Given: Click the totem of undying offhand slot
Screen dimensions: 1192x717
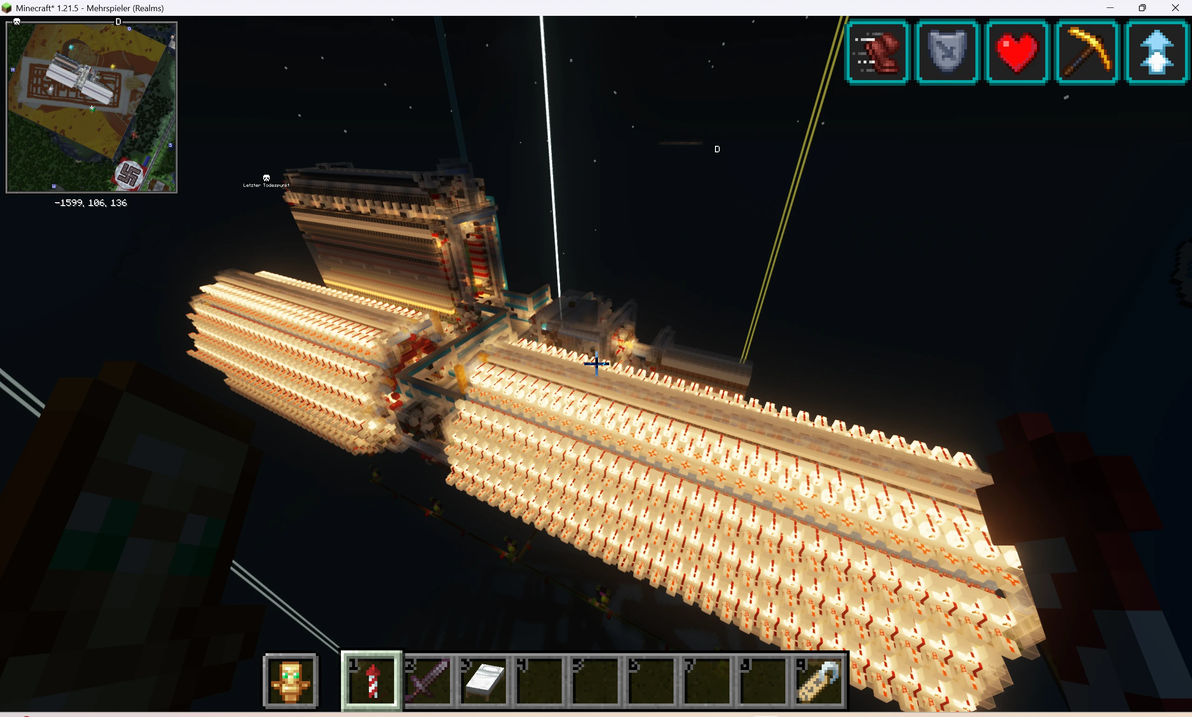Looking at the screenshot, I should 291,681.
